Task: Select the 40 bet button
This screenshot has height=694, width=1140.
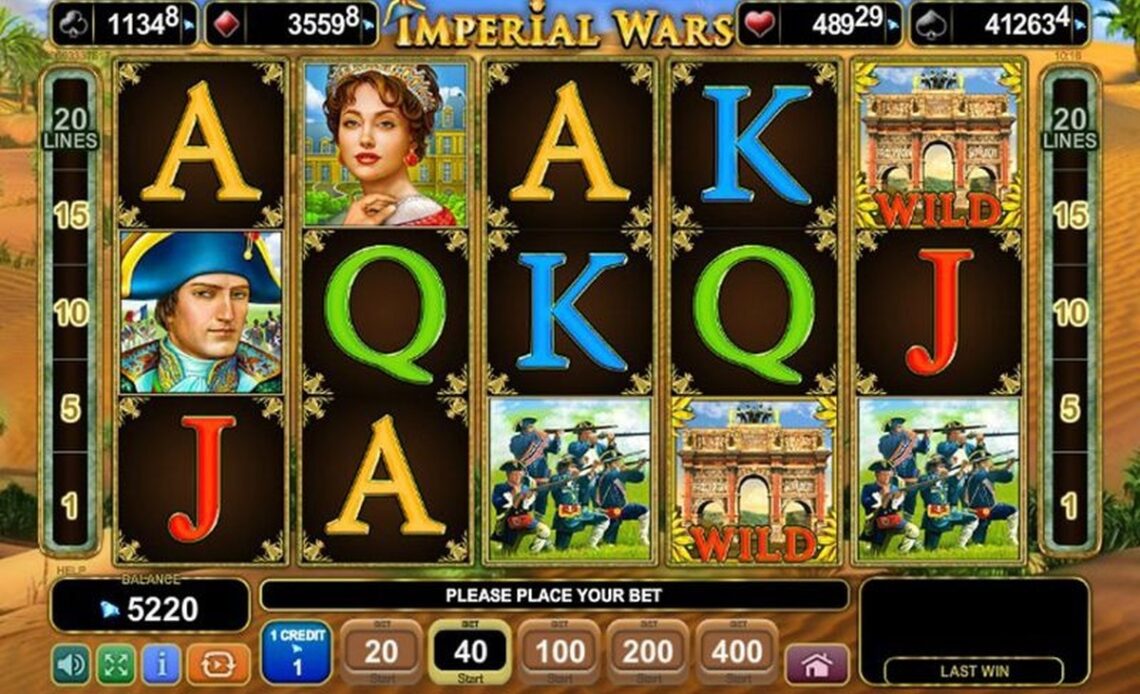Action: [x=470, y=654]
